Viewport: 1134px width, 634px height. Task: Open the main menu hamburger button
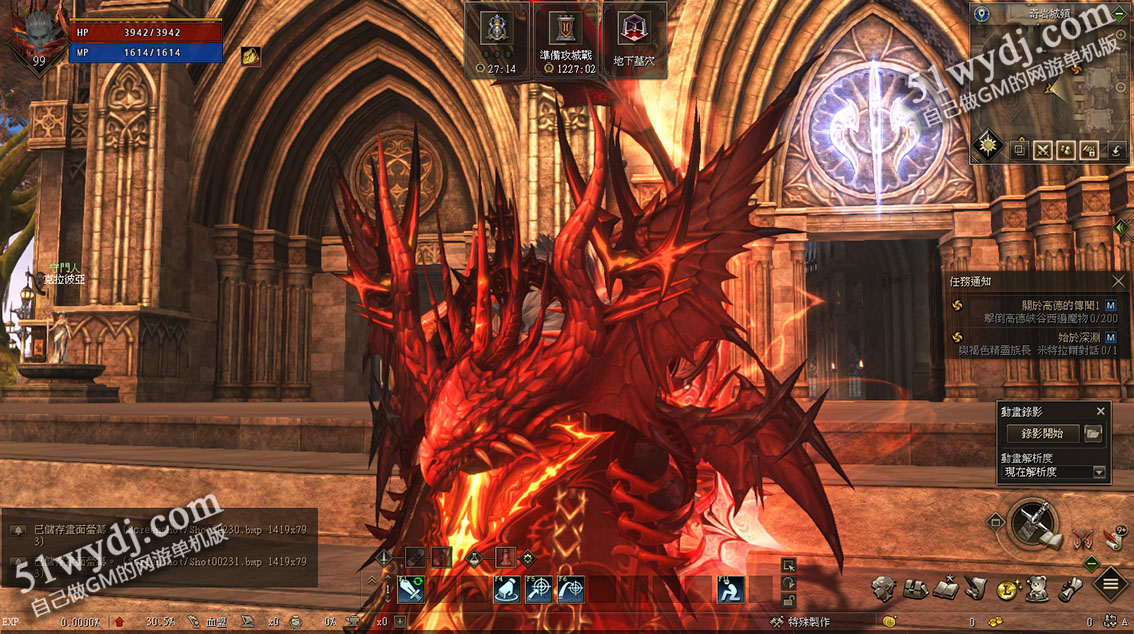1111,584
